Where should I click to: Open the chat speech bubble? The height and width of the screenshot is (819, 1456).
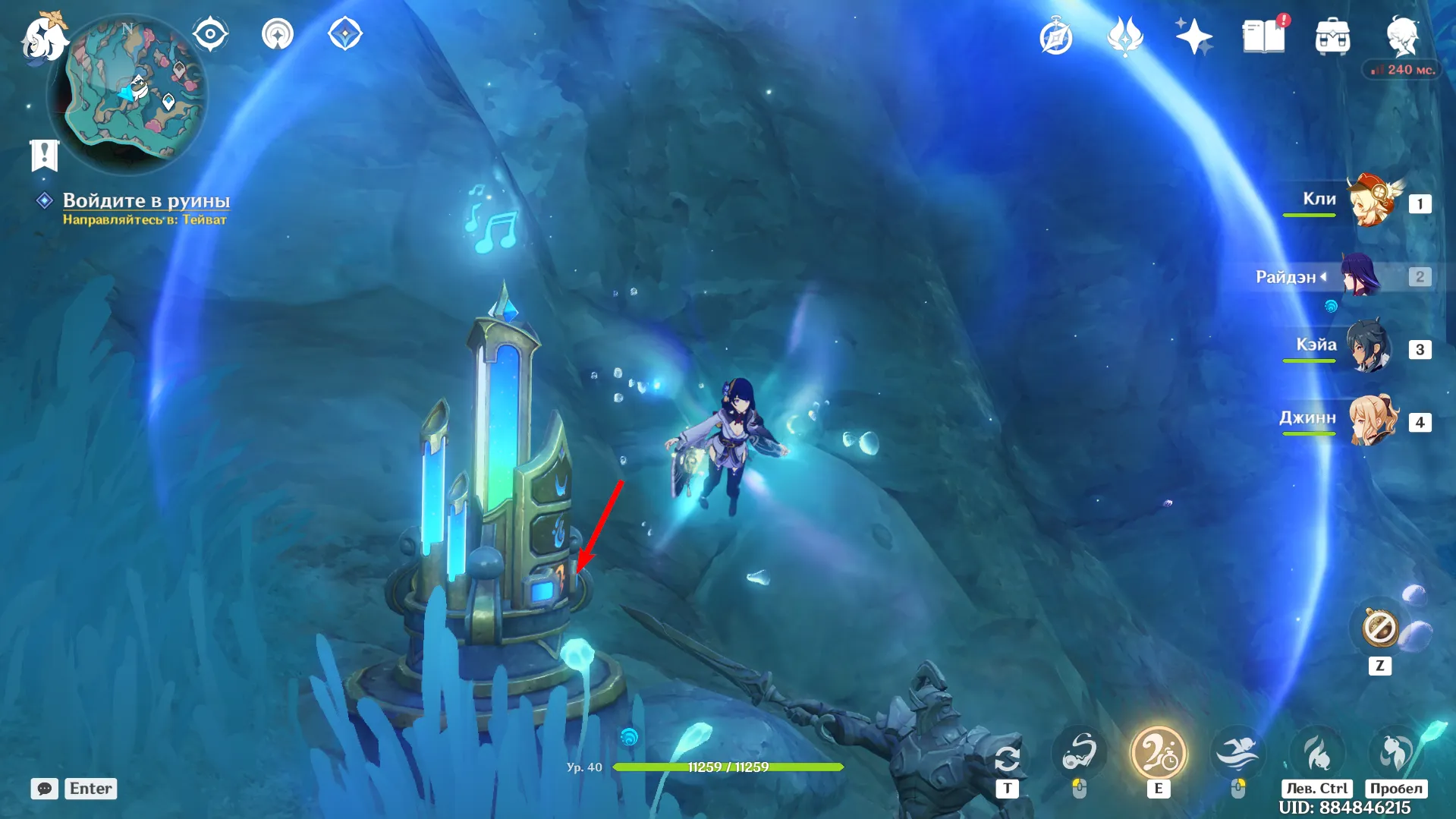(45, 789)
